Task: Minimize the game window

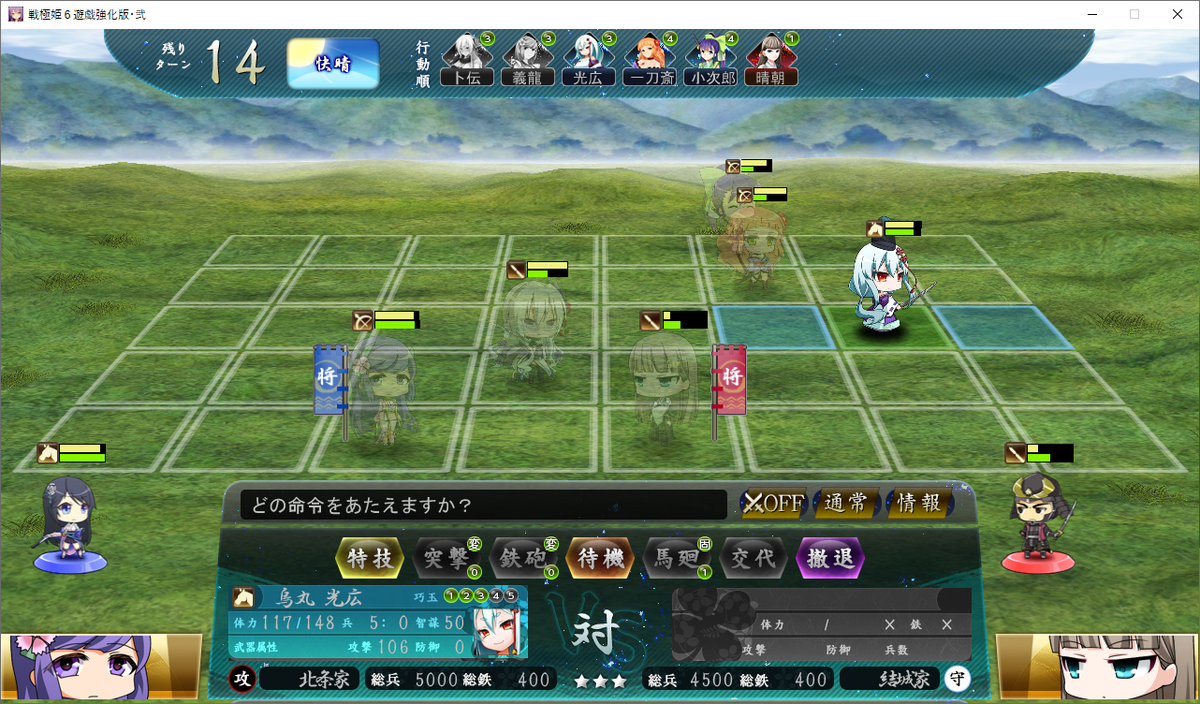Action: click(x=1087, y=14)
